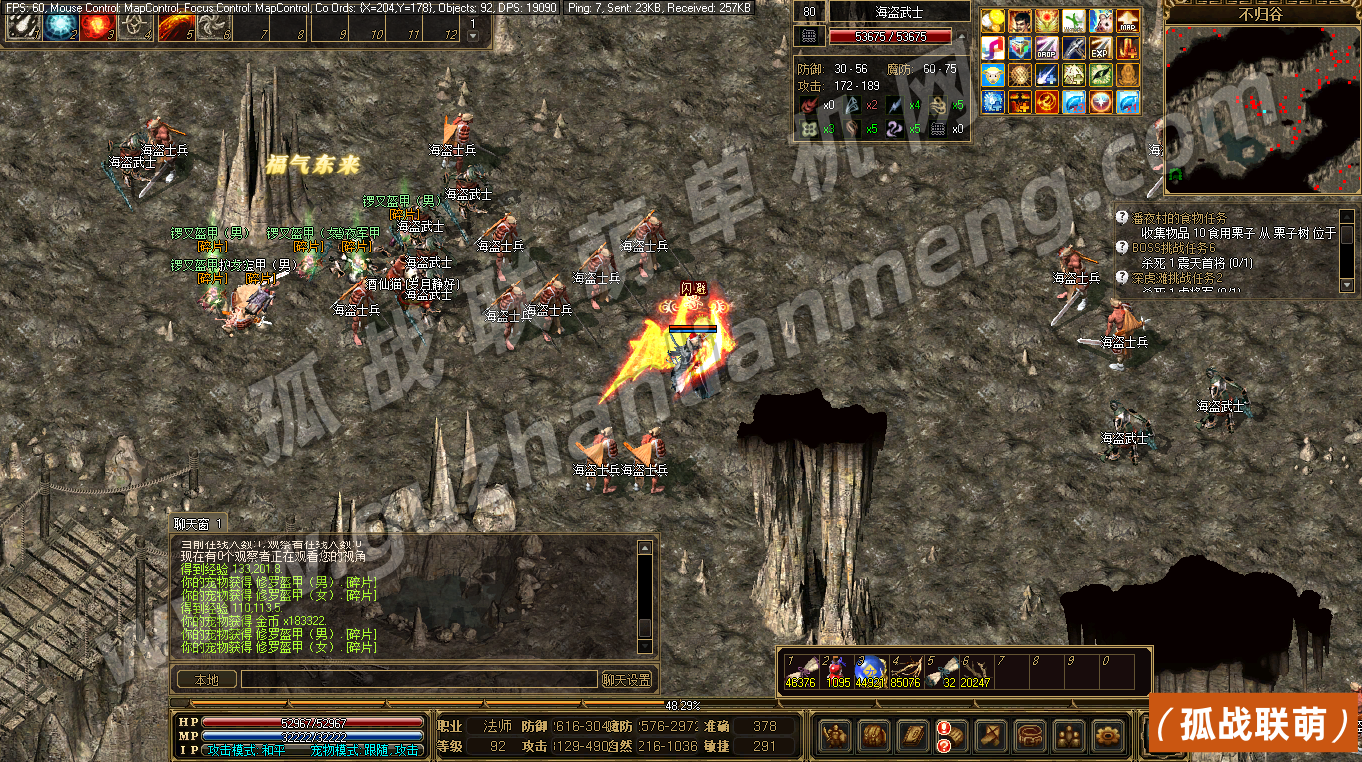The image size is (1362, 762).
Task: Click the DROP buff icon
Action: click(x=1047, y=48)
